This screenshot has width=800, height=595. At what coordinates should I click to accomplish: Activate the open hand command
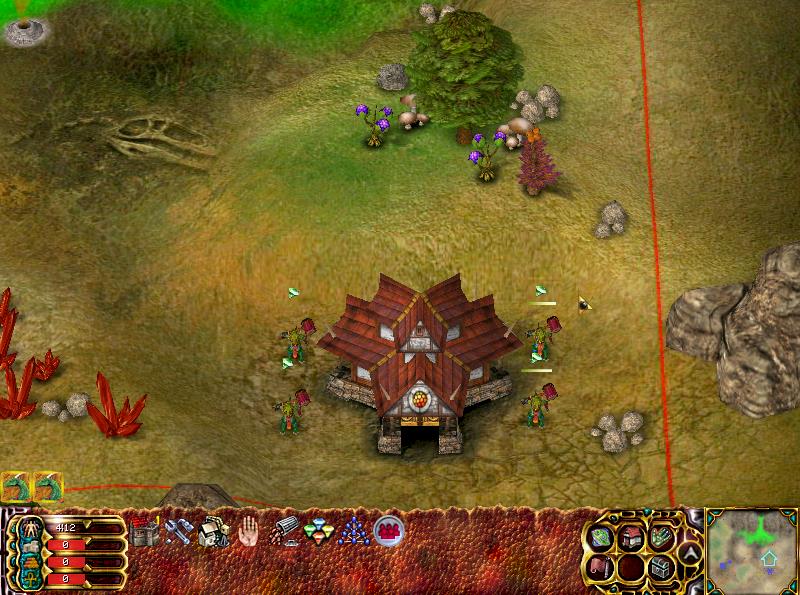coord(249,532)
